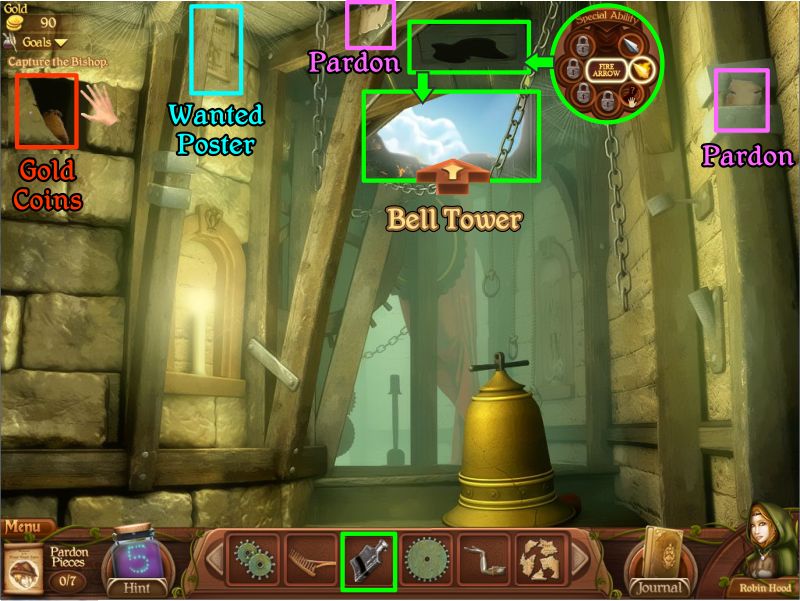Pick the highlighted metal scoop inventory slot
Viewport: 800px width, 601px height.
pyautogui.click(x=368, y=560)
